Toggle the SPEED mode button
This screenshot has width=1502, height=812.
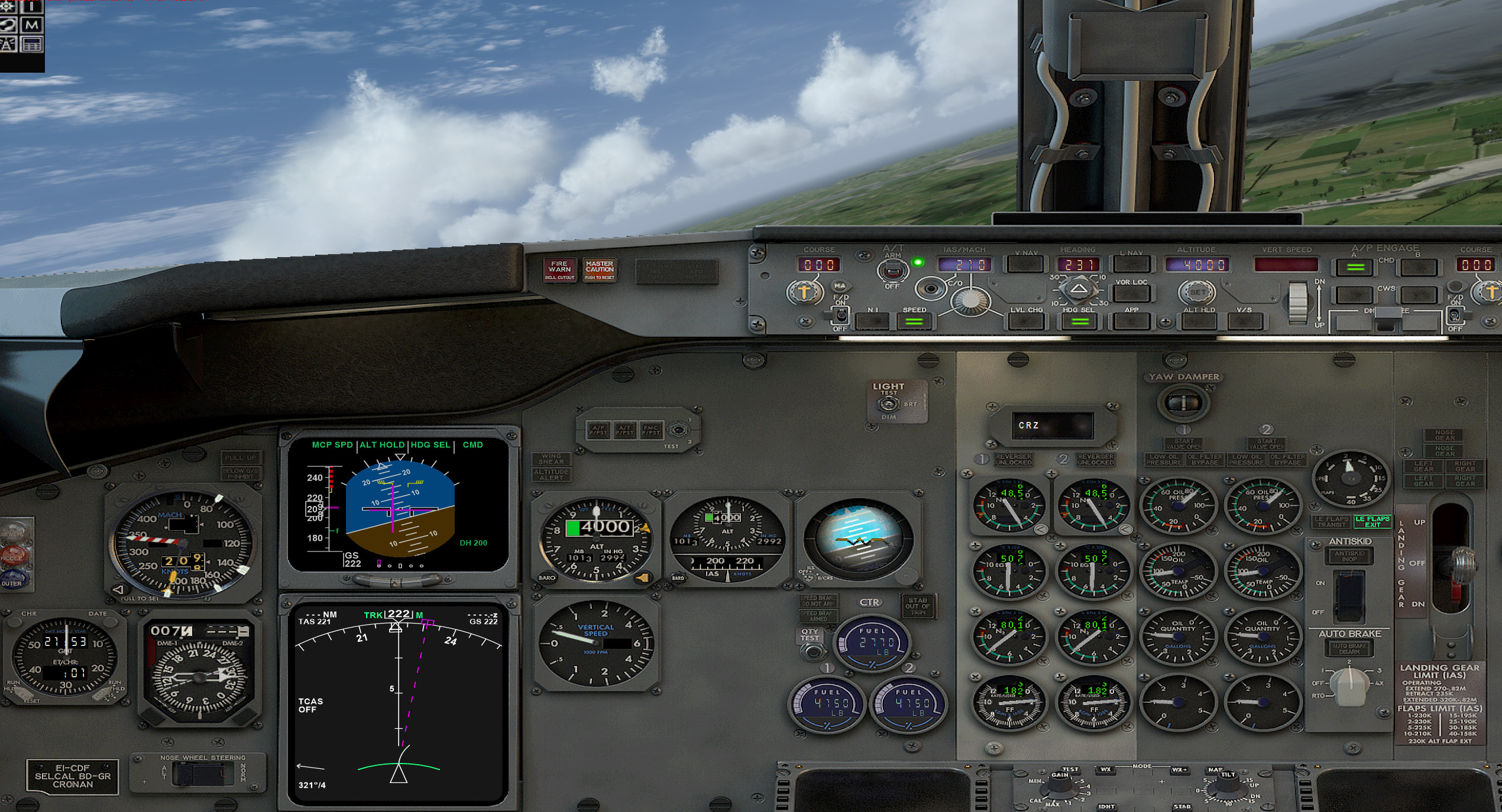click(914, 321)
